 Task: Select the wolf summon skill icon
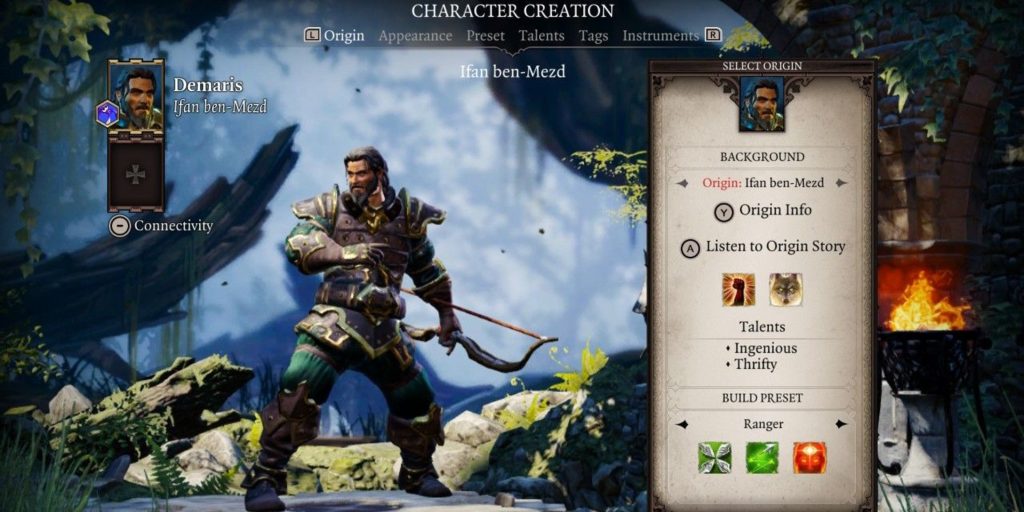(x=785, y=289)
